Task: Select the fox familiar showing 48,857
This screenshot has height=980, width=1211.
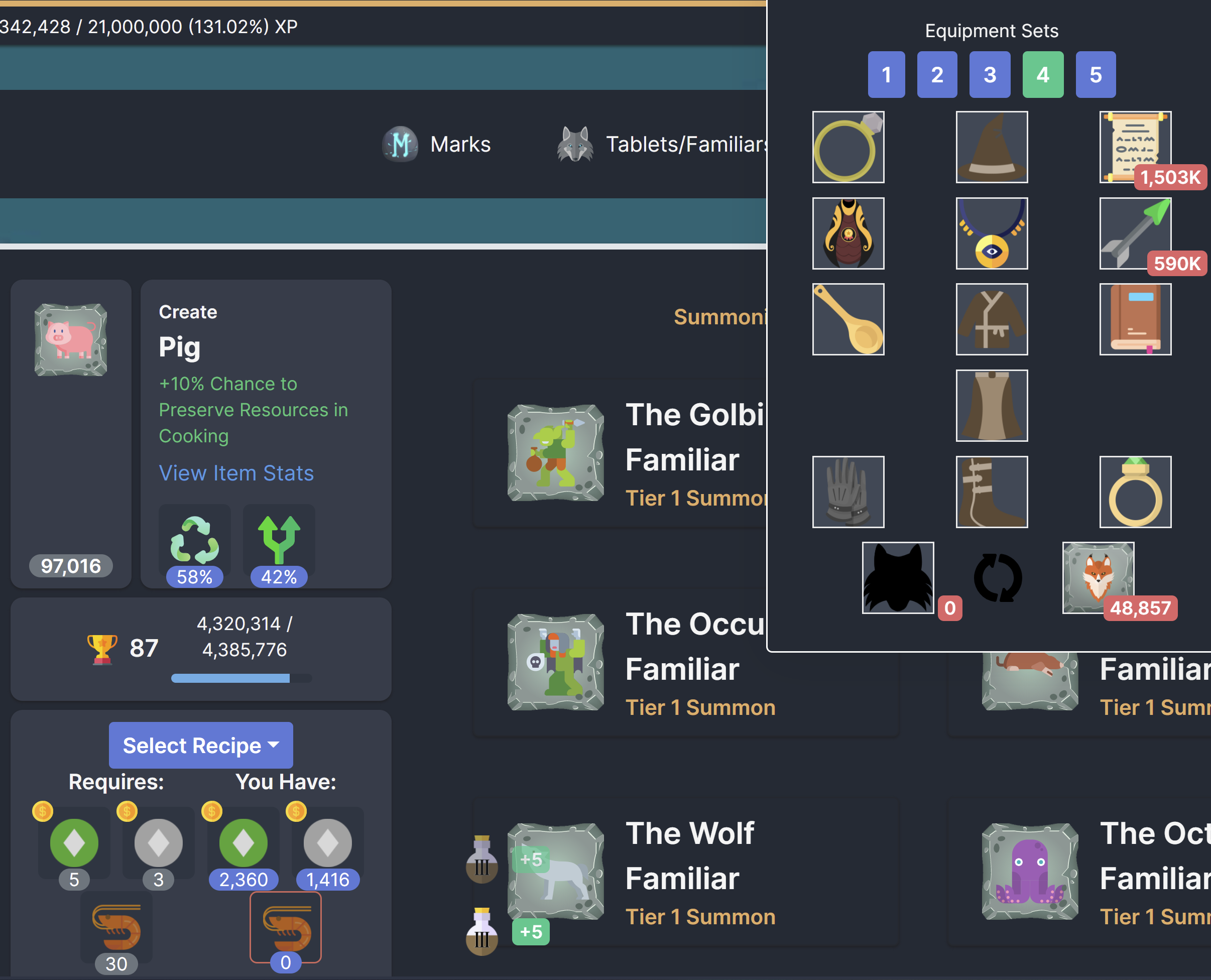Action: click(1097, 577)
